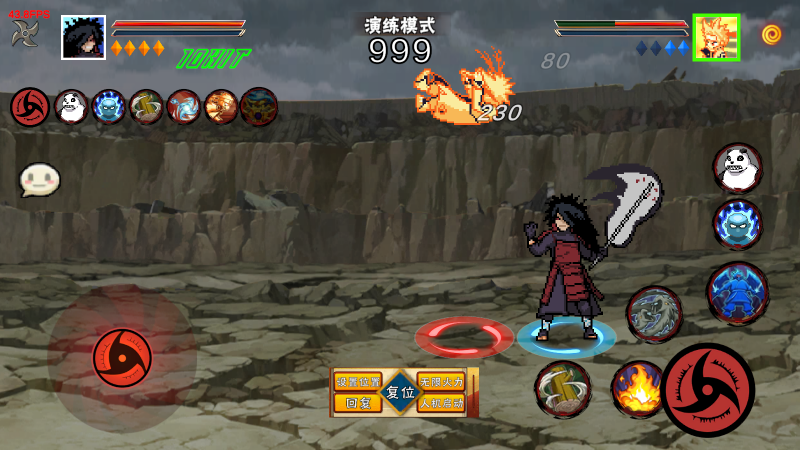Viewport: 800px width, 450px height.
Task: Select the green-framed enemy Naruto portrait
Action: pyautogui.click(x=716, y=37)
